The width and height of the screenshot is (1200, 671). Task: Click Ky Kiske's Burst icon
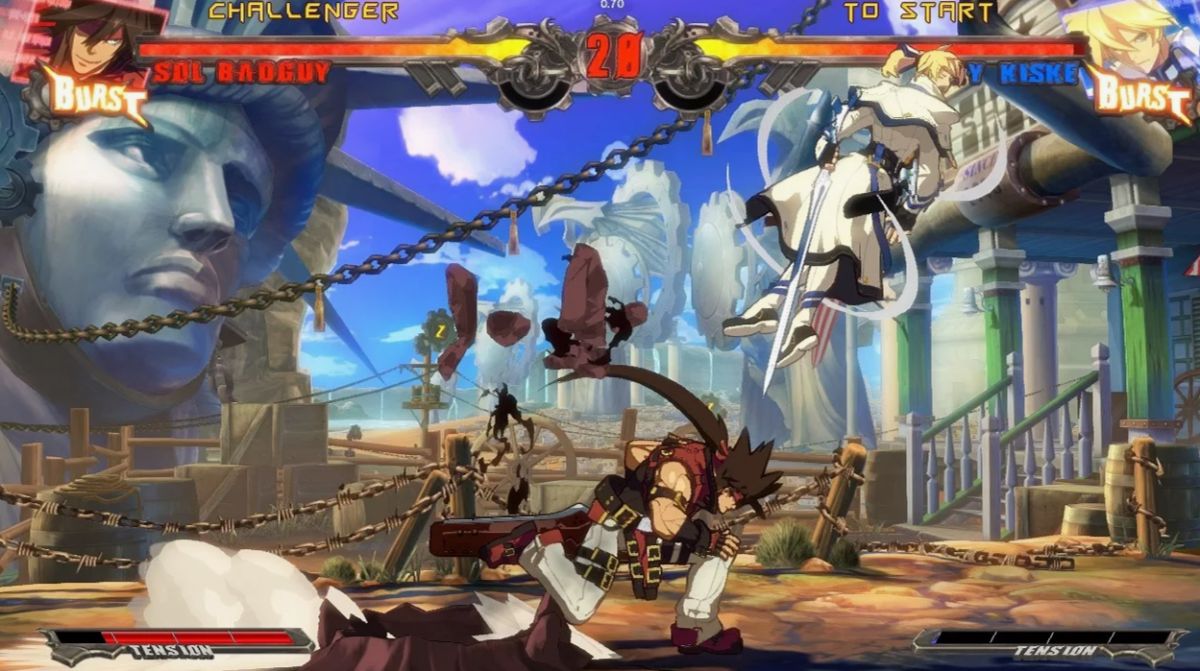click(1143, 95)
